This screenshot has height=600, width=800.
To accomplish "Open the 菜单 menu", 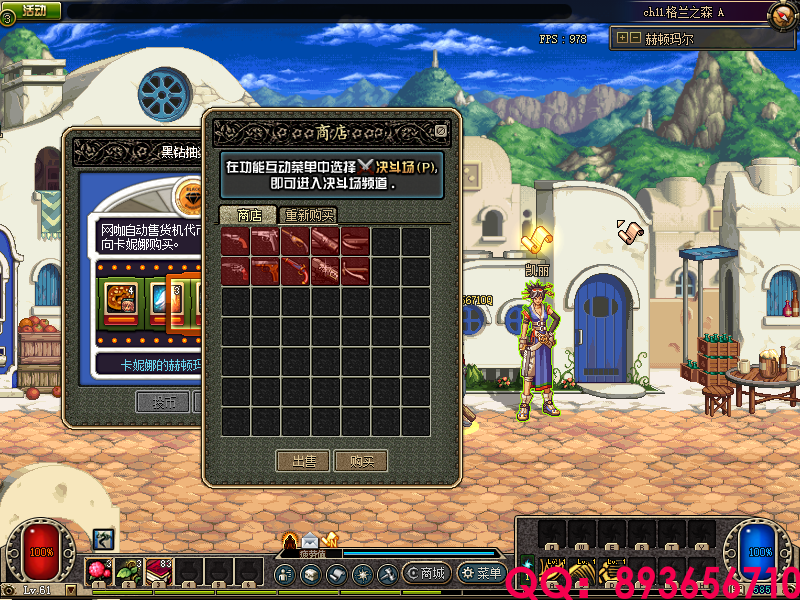I will 482,574.
